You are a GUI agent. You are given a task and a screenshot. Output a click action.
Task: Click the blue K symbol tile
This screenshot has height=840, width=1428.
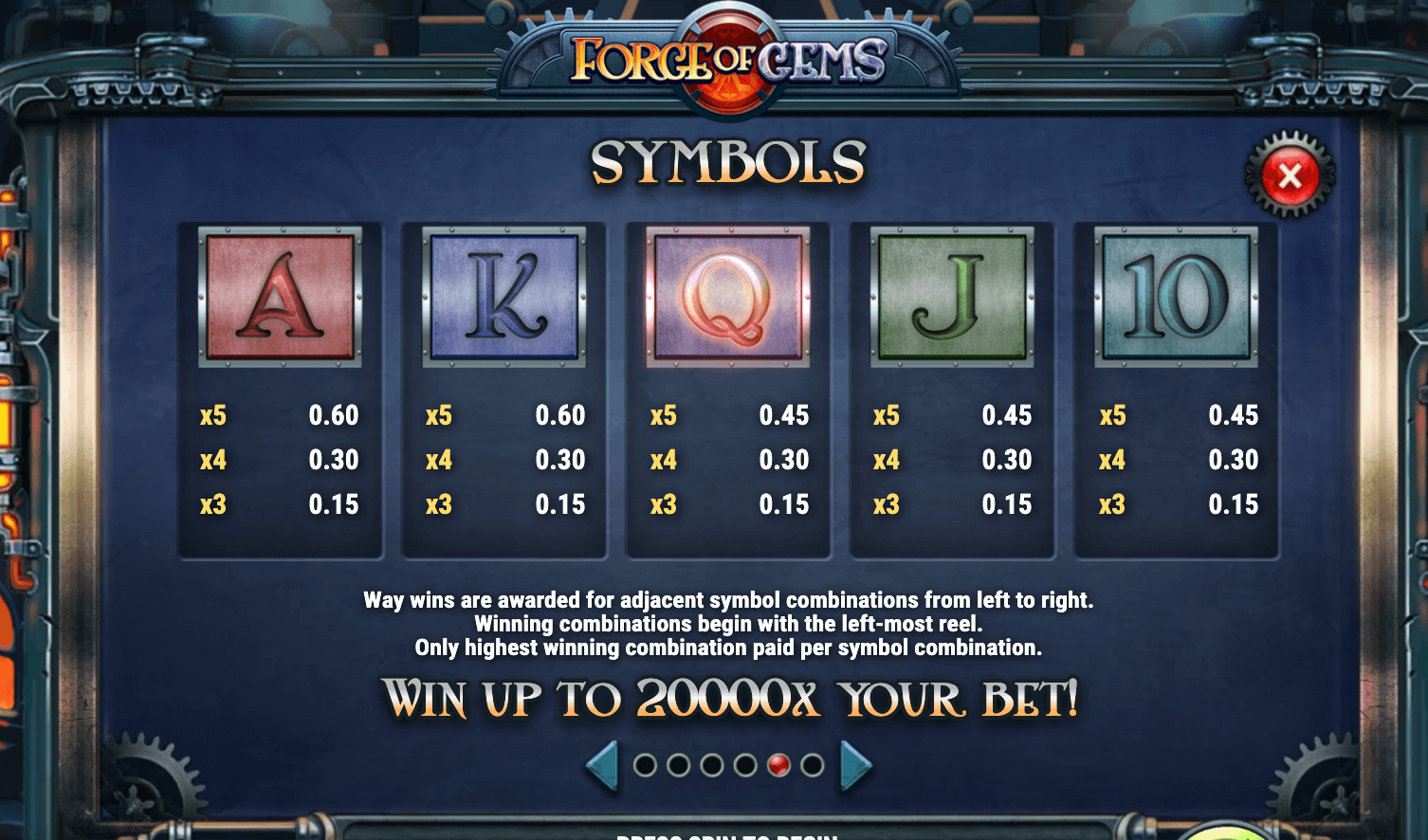coord(504,298)
